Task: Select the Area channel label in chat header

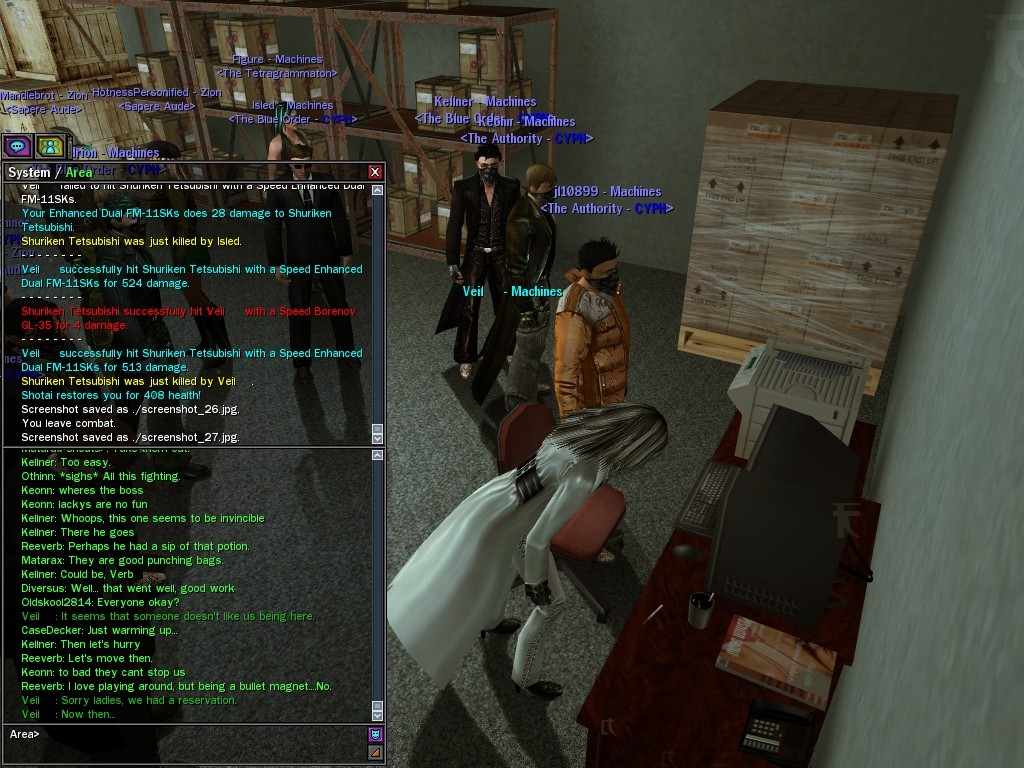Action: tap(79, 172)
